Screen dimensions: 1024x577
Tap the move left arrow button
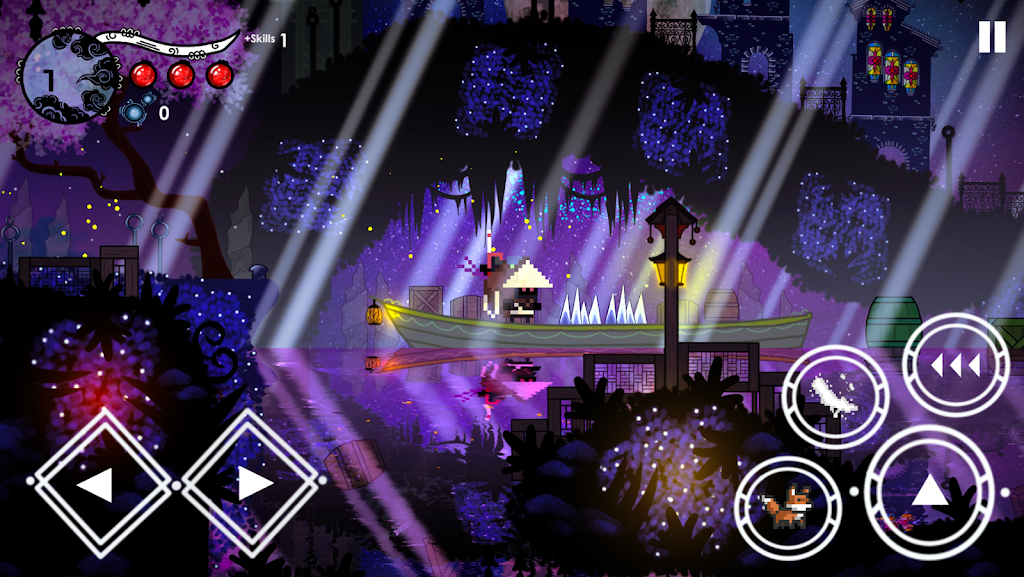pyautogui.click(x=97, y=485)
